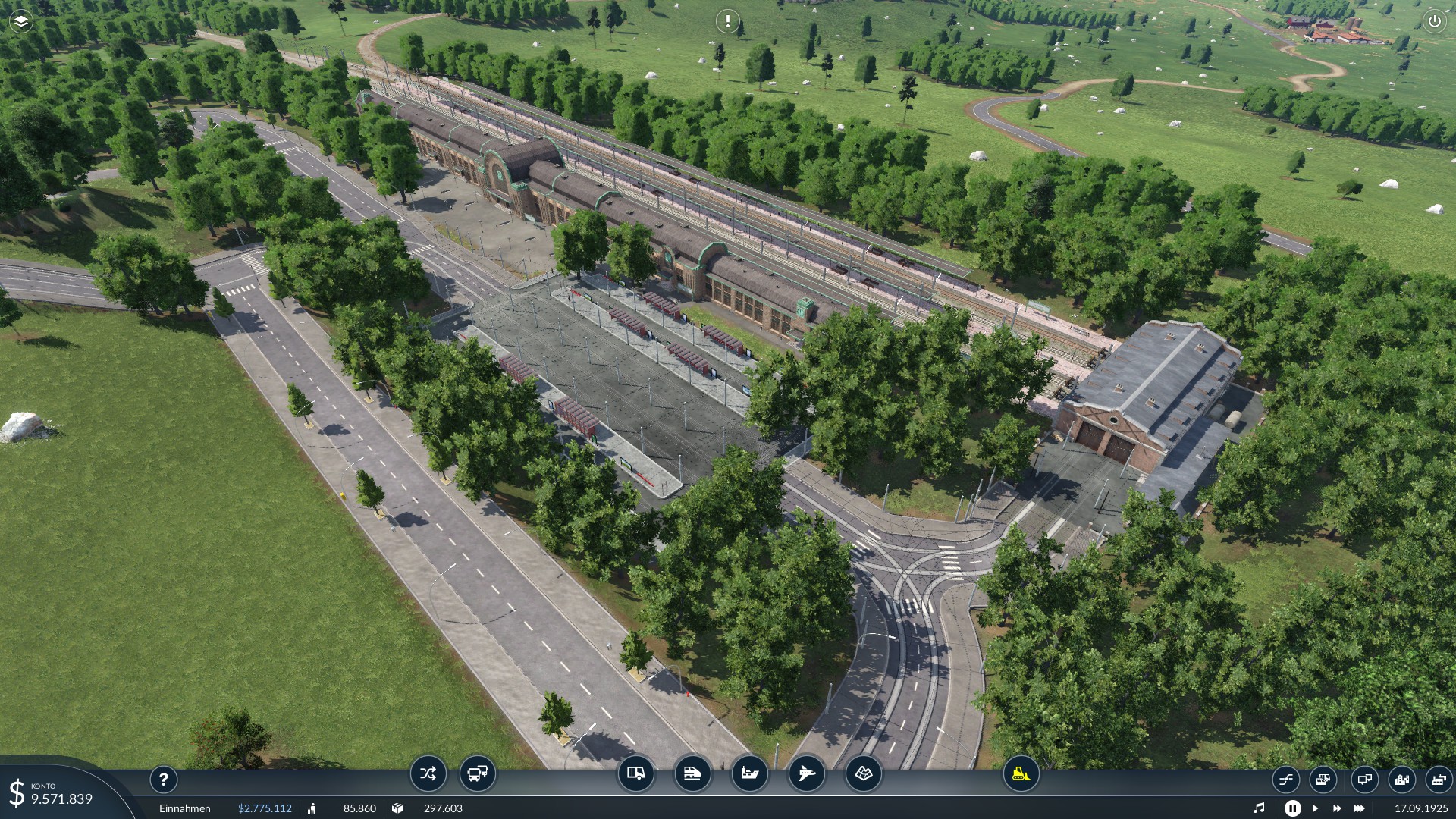Open the rail construction train menu
Viewport: 1456px width, 819px height.
(692, 774)
